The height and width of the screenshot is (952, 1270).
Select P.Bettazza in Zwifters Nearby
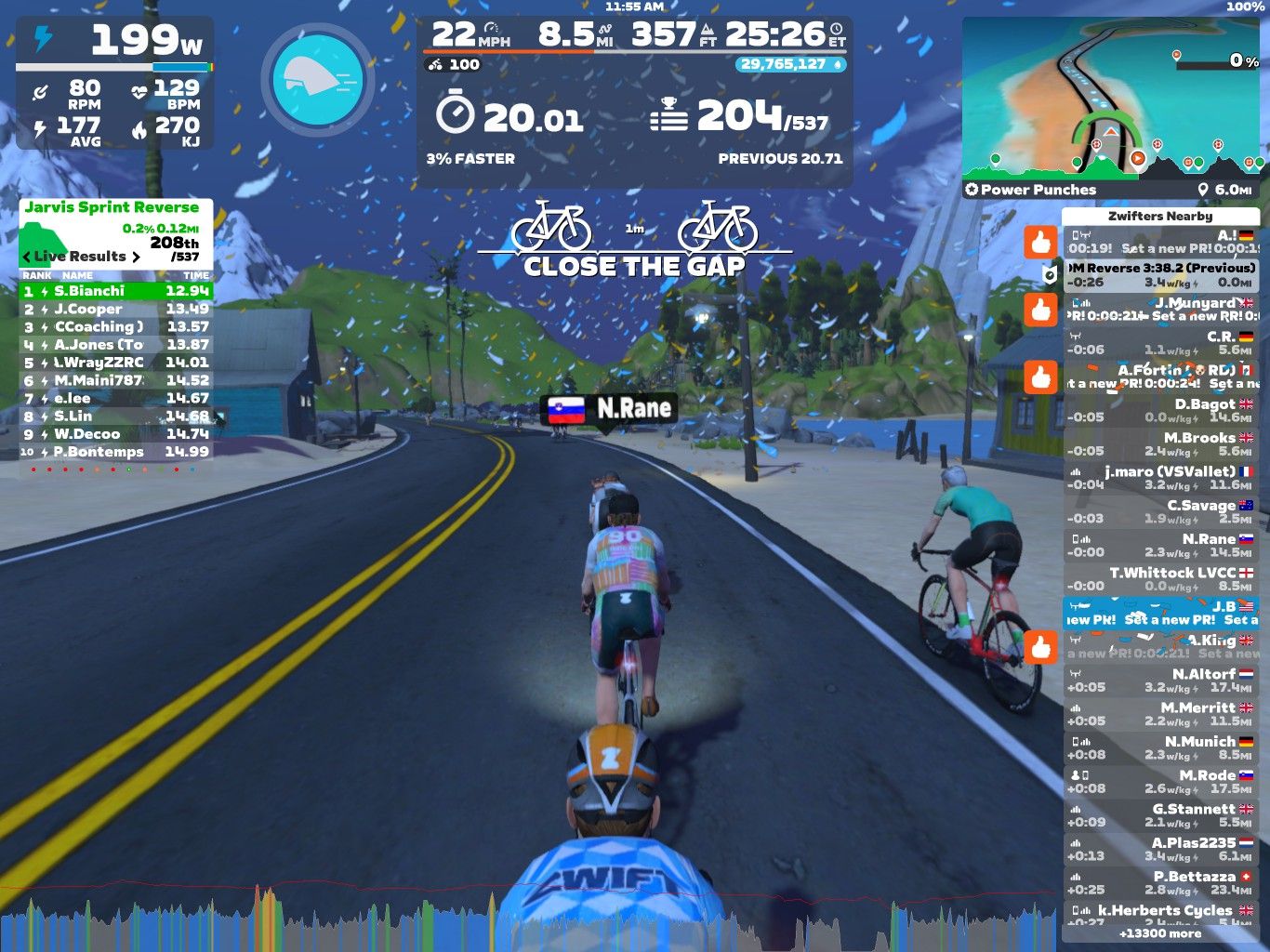point(1160,883)
